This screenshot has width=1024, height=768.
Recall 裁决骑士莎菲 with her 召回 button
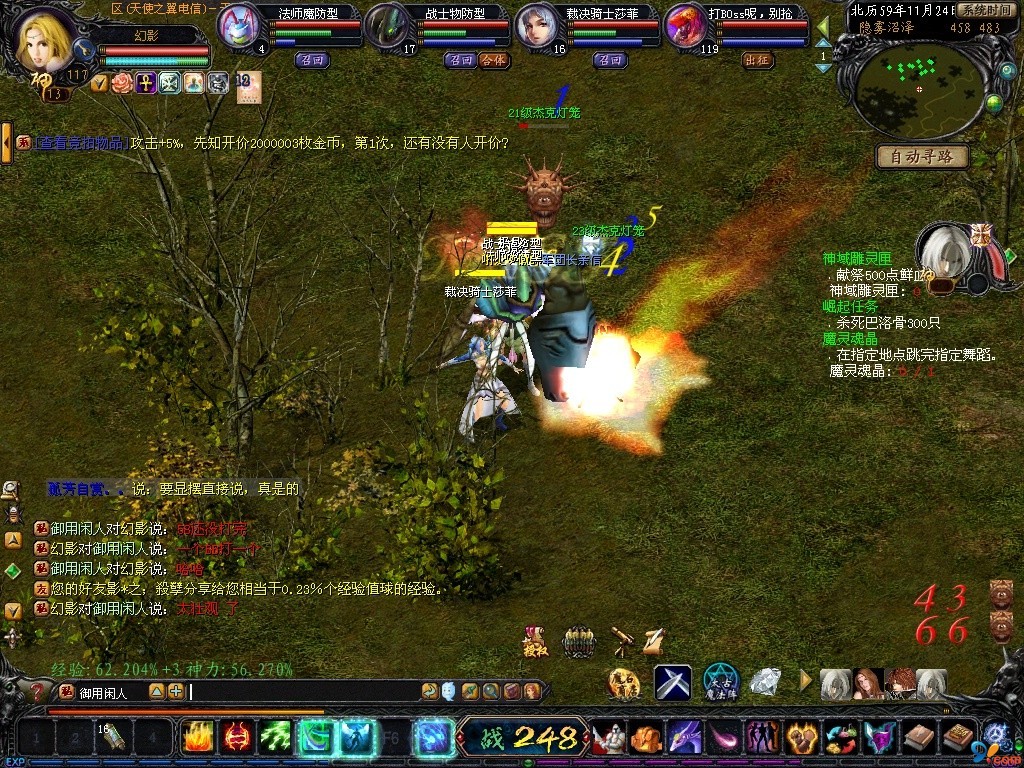click(610, 60)
